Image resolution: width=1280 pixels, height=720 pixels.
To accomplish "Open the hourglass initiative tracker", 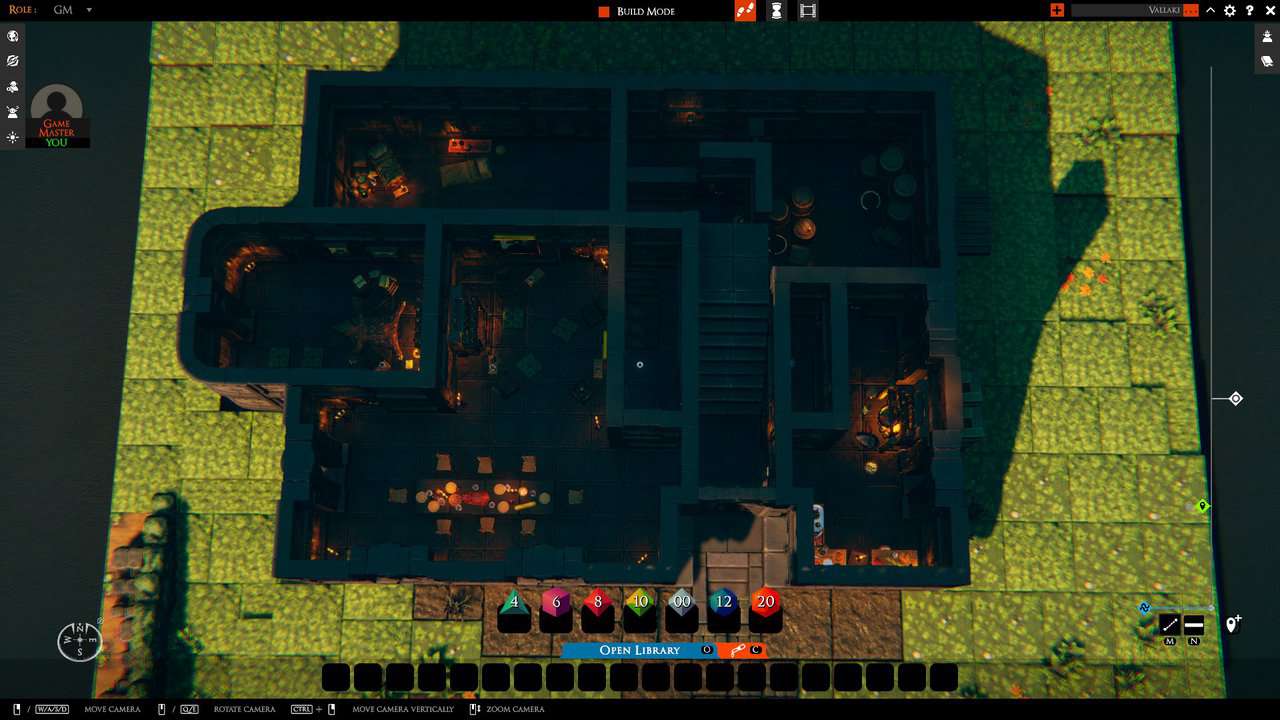I will 776,11.
